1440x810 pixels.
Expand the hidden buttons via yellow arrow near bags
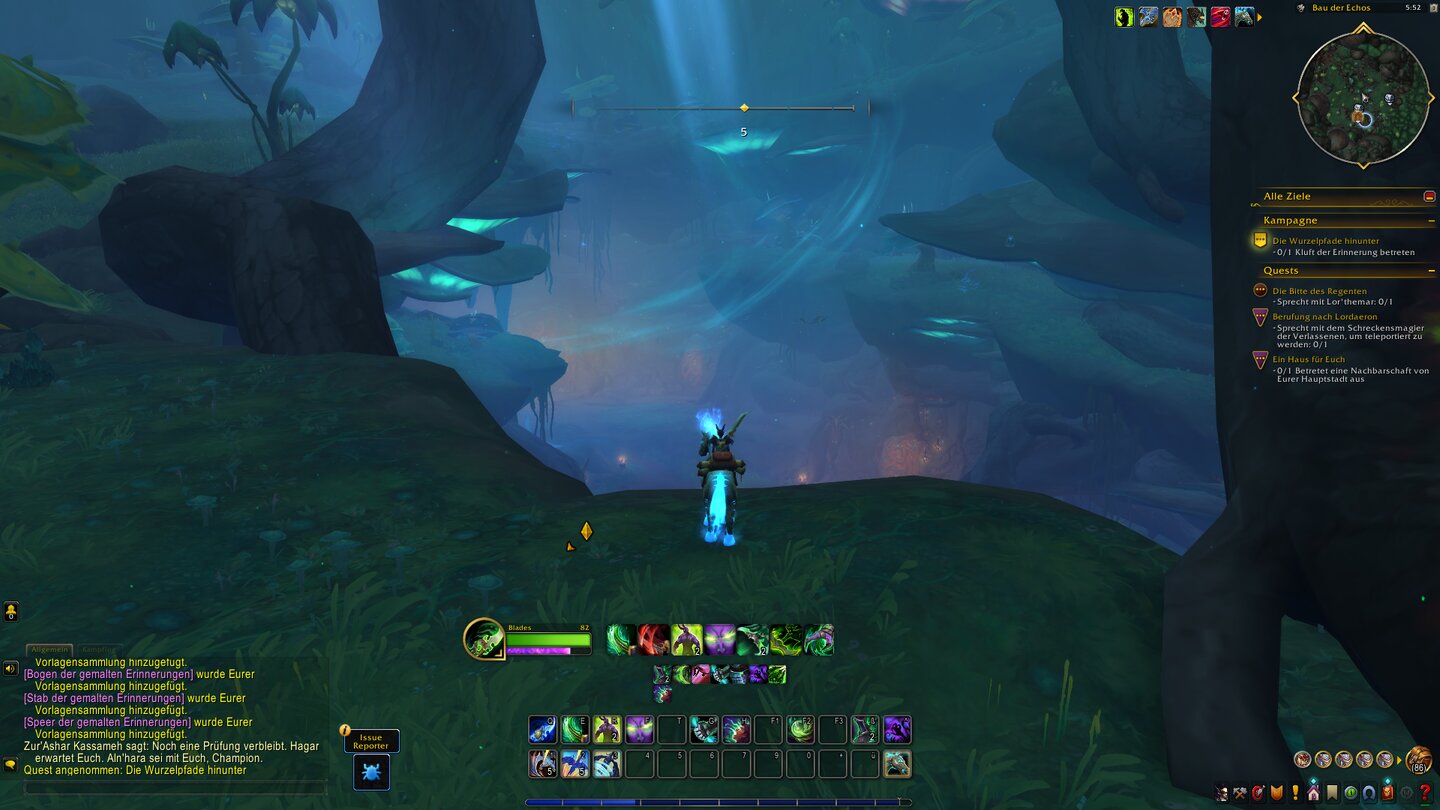coord(1399,759)
